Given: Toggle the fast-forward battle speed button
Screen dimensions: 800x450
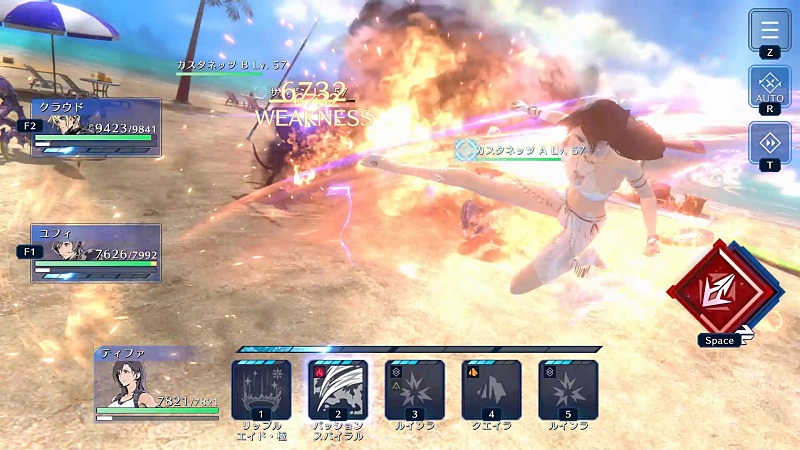Looking at the screenshot, I should pos(770,142).
